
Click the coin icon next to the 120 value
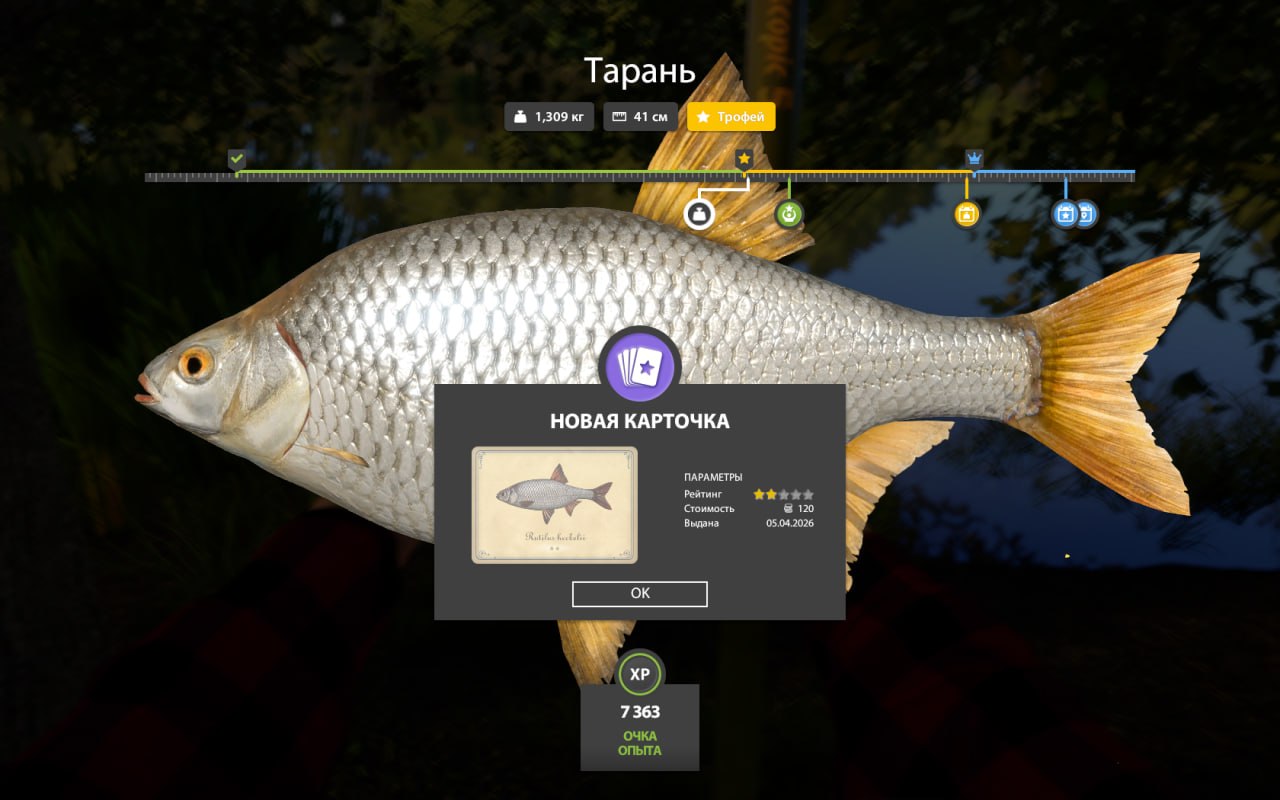790,508
